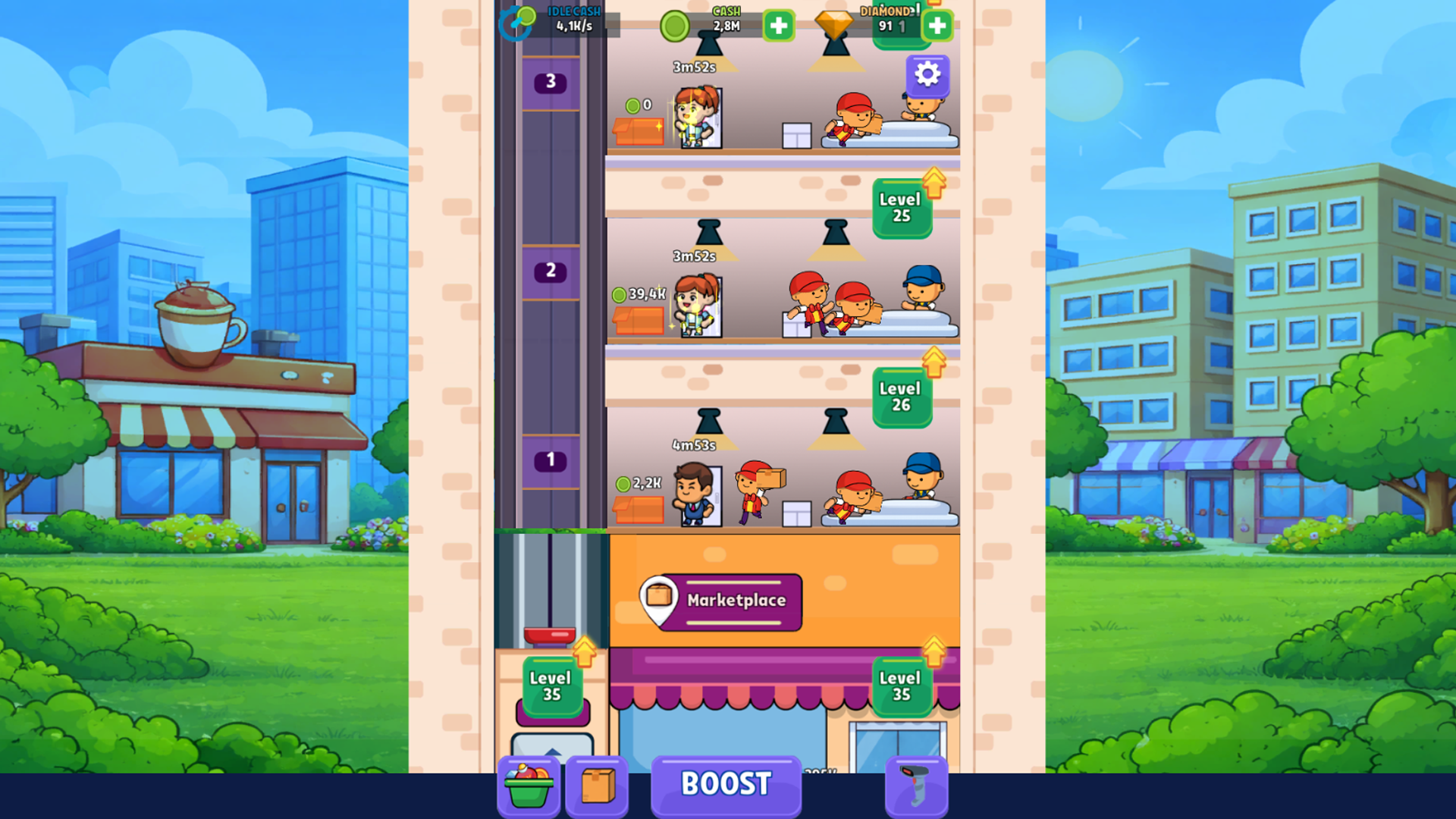Select floor 3 in the elevator shaft
The width and height of the screenshot is (1456, 819).
click(549, 82)
